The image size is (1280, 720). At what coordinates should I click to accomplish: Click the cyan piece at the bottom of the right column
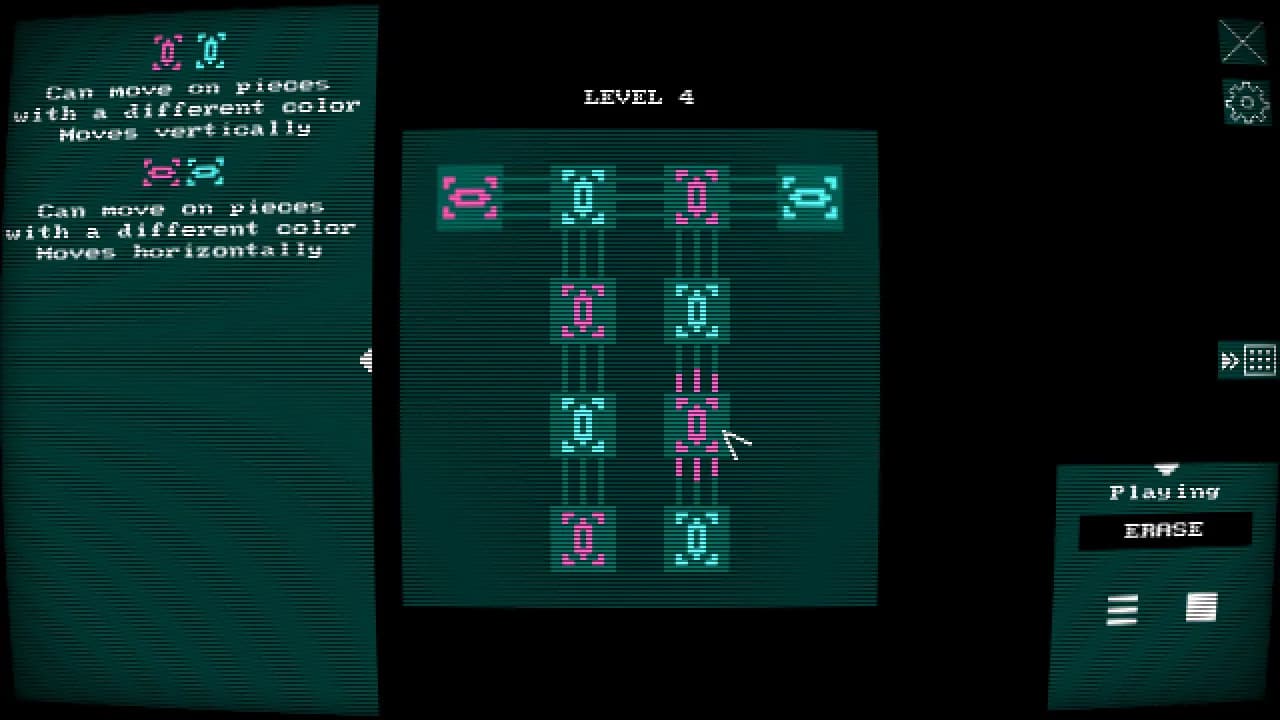pos(697,537)
